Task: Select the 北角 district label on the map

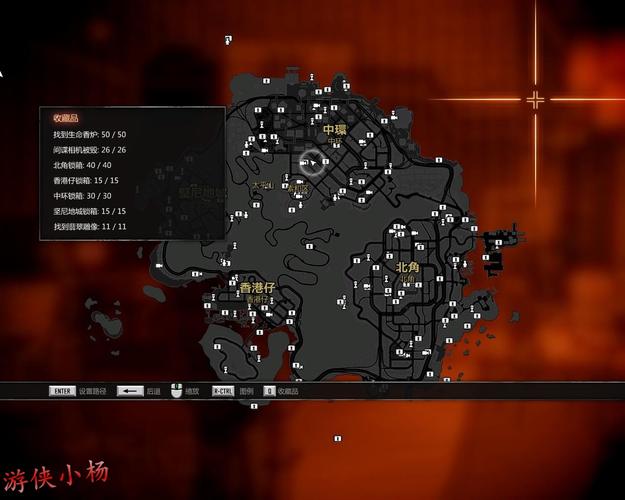Action: click(x=407, y=267)
